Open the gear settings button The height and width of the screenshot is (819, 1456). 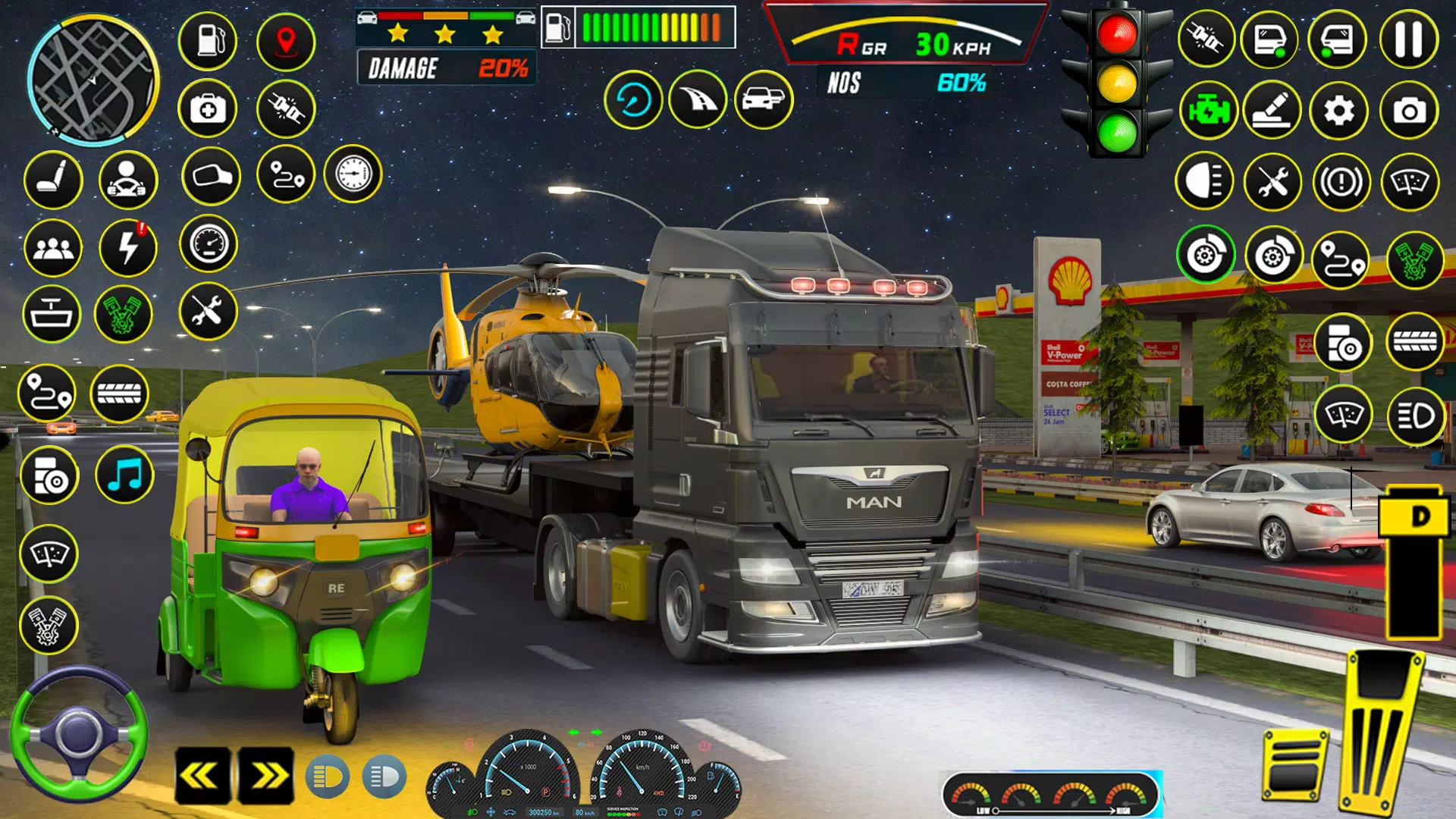pyautogui.click(x=1339, y=111)
